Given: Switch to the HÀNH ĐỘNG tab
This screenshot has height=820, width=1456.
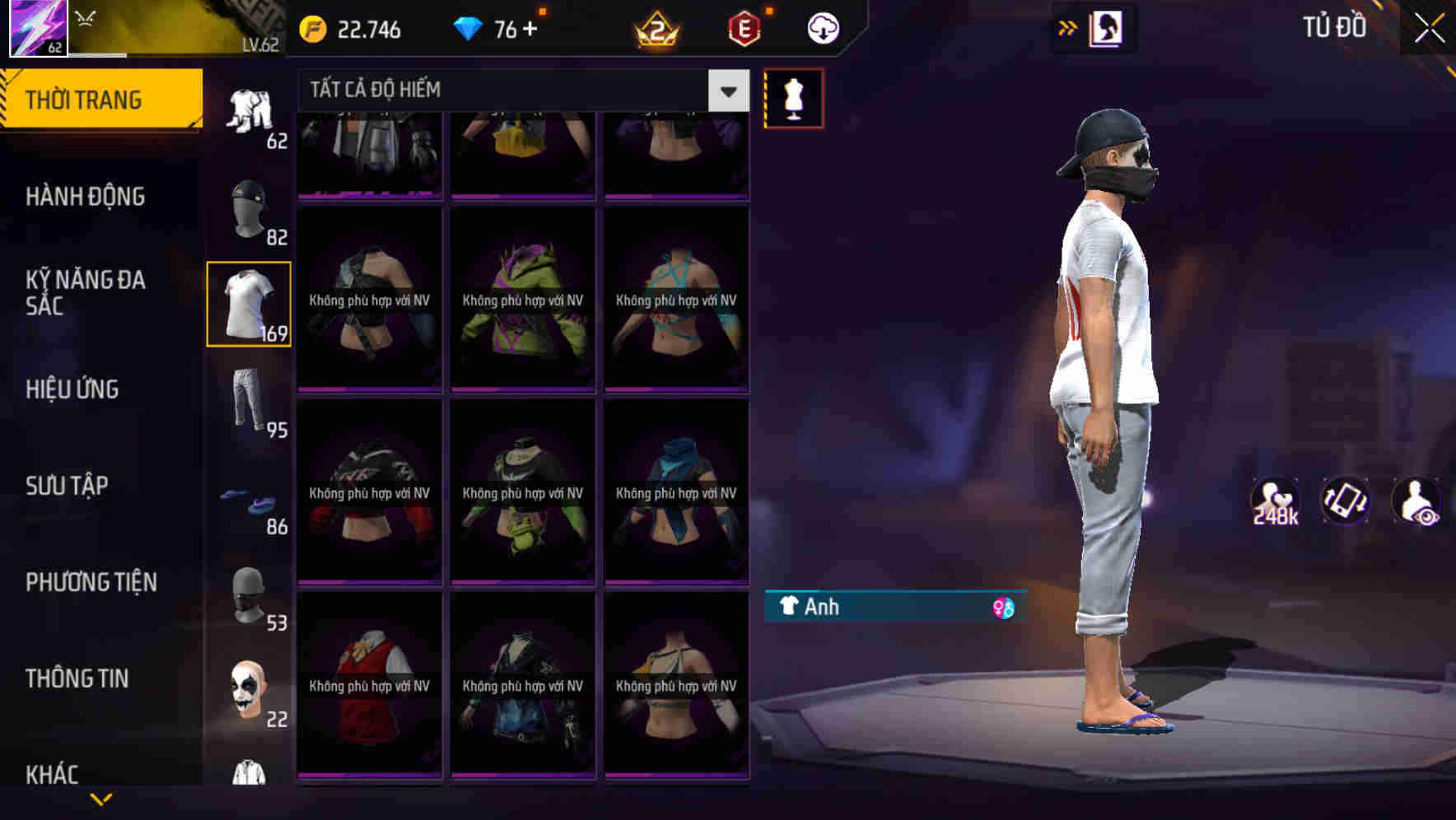Looking at the screenshot, I should coord(86,196).
